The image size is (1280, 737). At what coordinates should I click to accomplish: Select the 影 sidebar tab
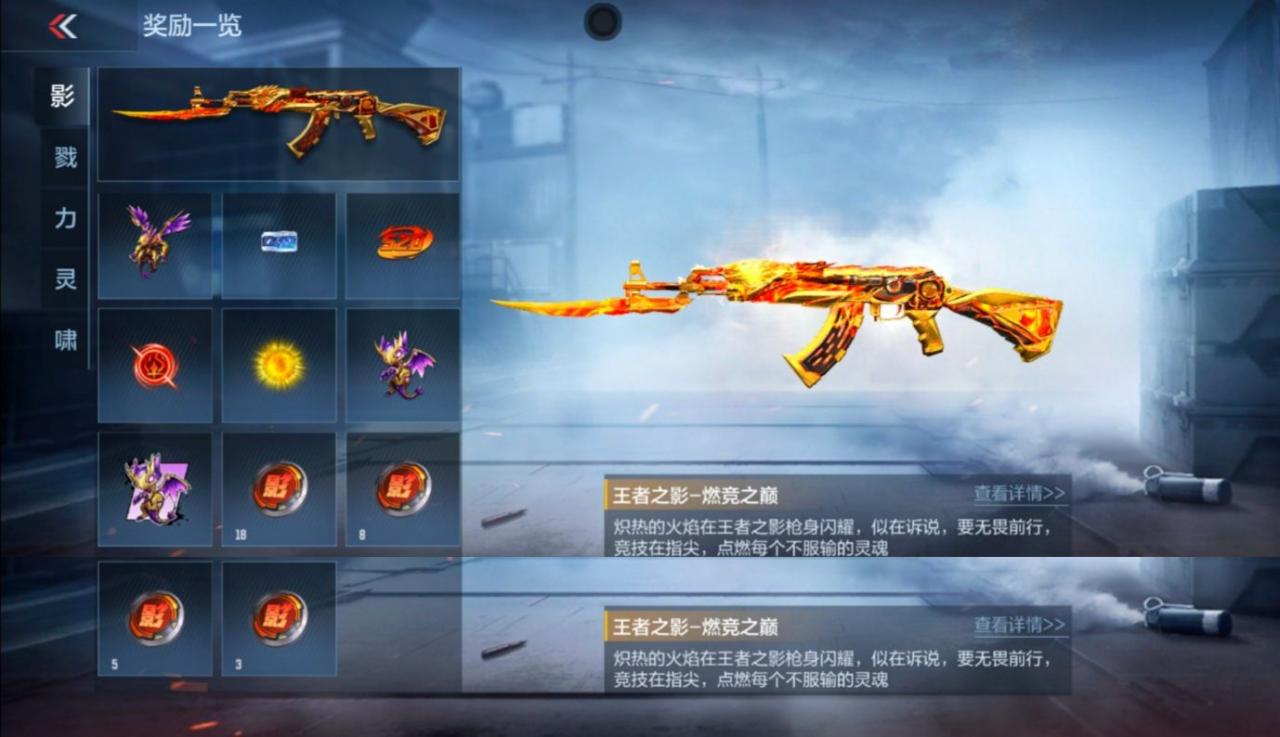pos(65,98)
